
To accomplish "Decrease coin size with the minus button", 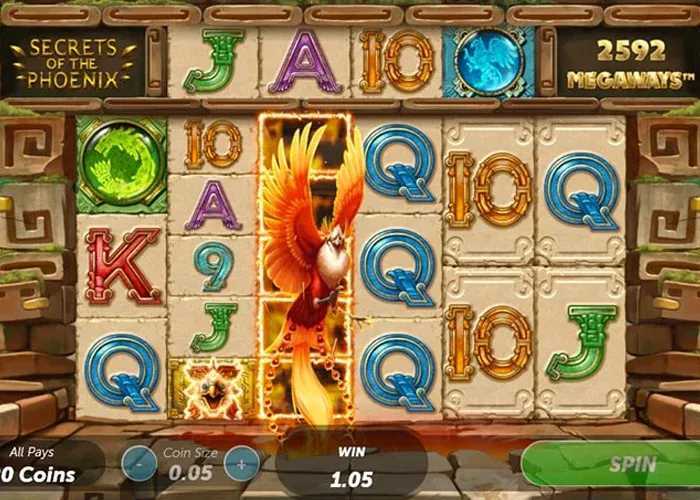I will [138, 463].
